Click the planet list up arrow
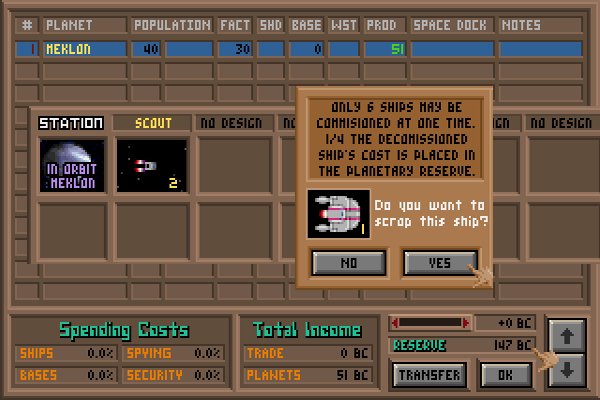The image size is (600, 400). 565,337
